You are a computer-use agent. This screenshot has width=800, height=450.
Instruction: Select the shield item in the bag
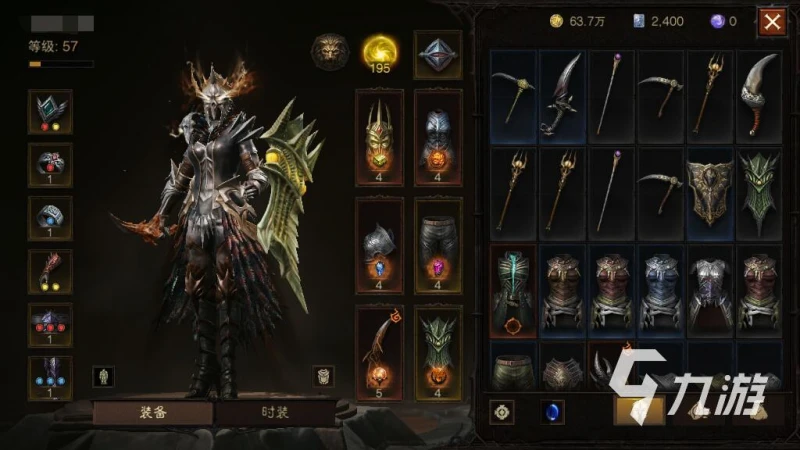point(710,192)
